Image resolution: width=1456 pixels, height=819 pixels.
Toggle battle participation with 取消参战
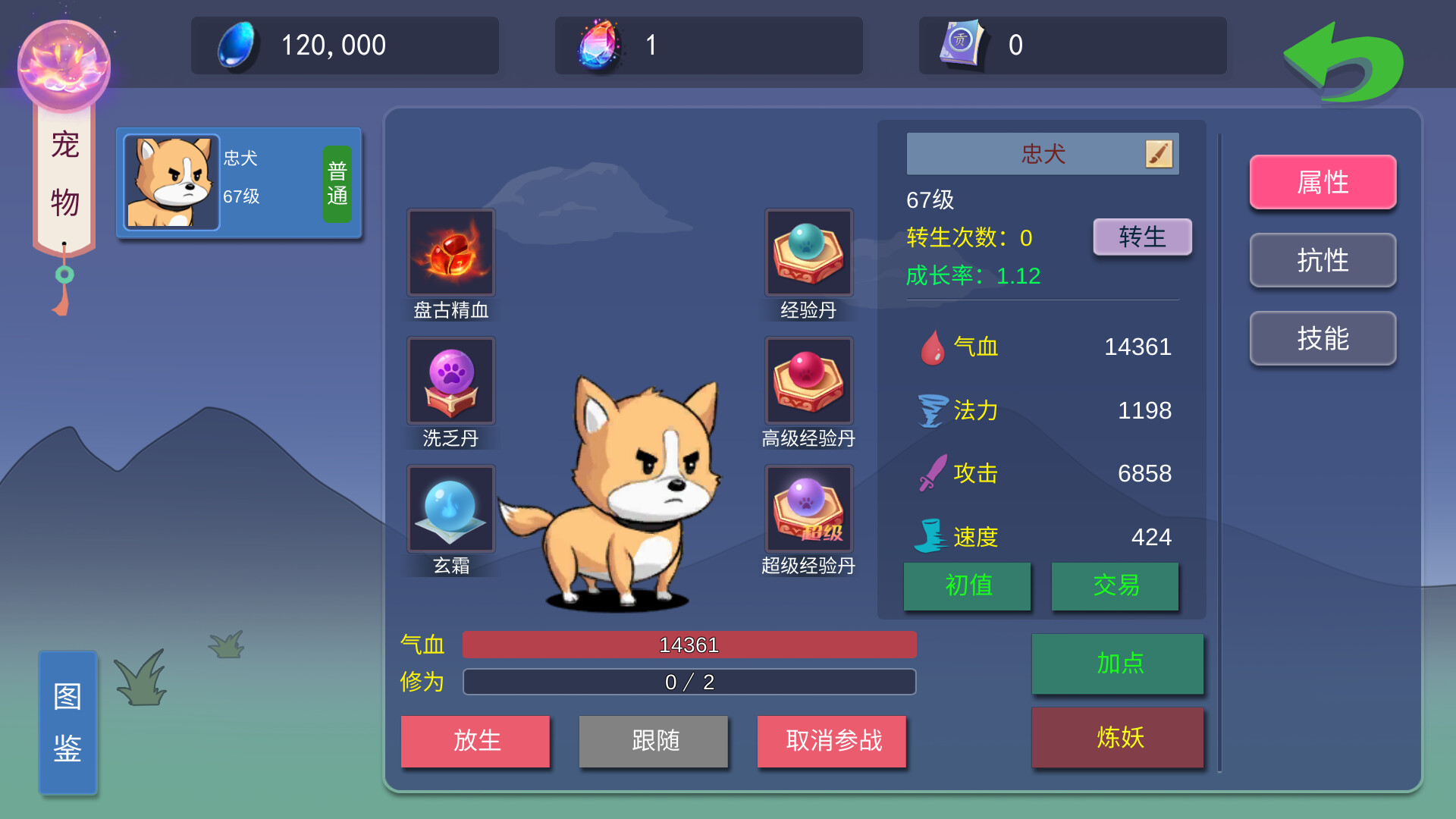pos(831,742)
